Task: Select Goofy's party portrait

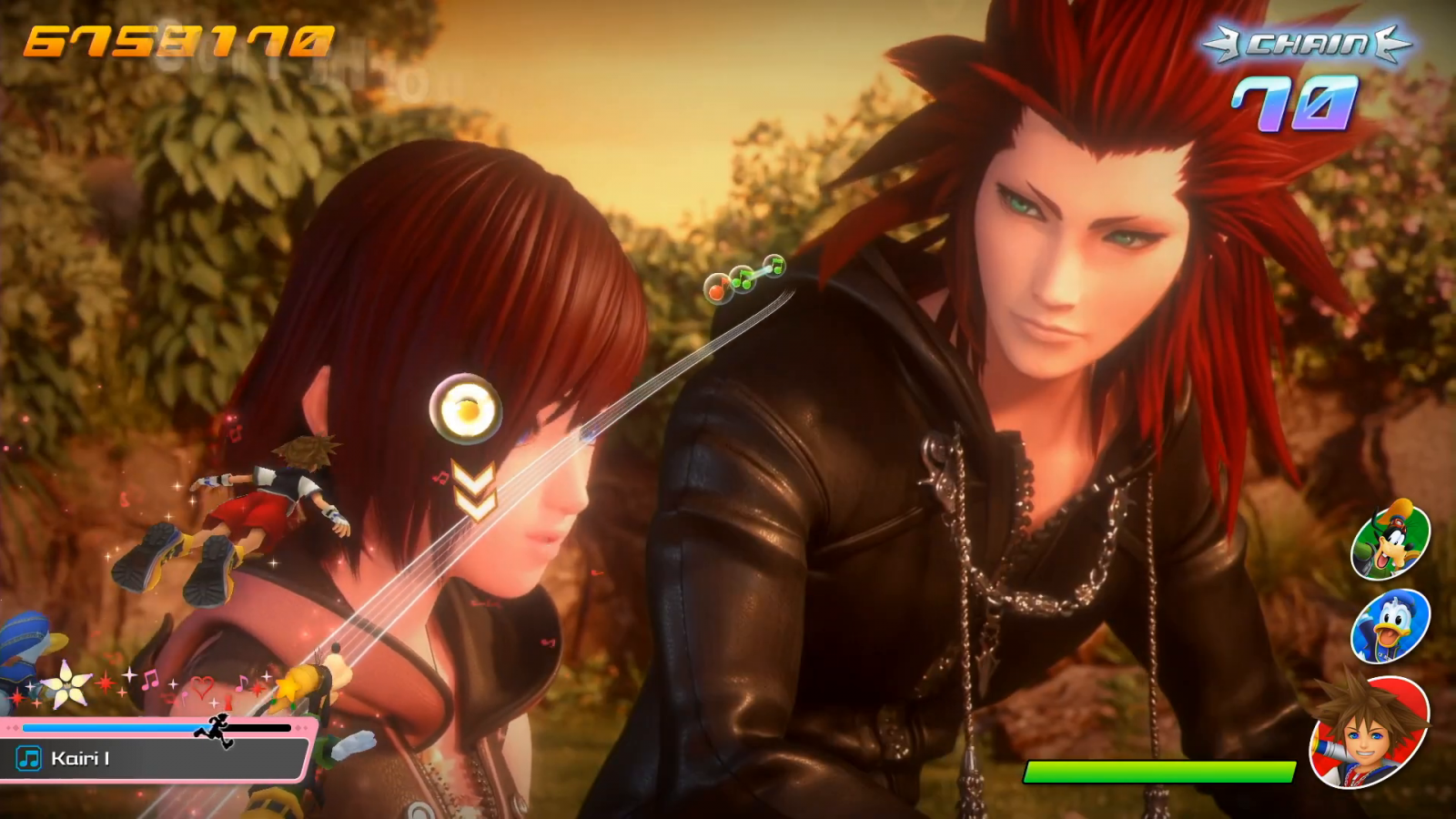Action: [x=1390, y=540]
